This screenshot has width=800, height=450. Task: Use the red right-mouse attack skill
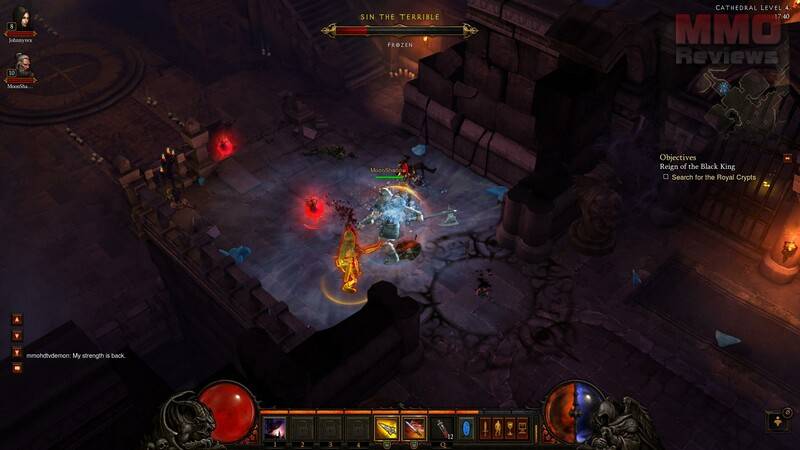pos(413,427)
